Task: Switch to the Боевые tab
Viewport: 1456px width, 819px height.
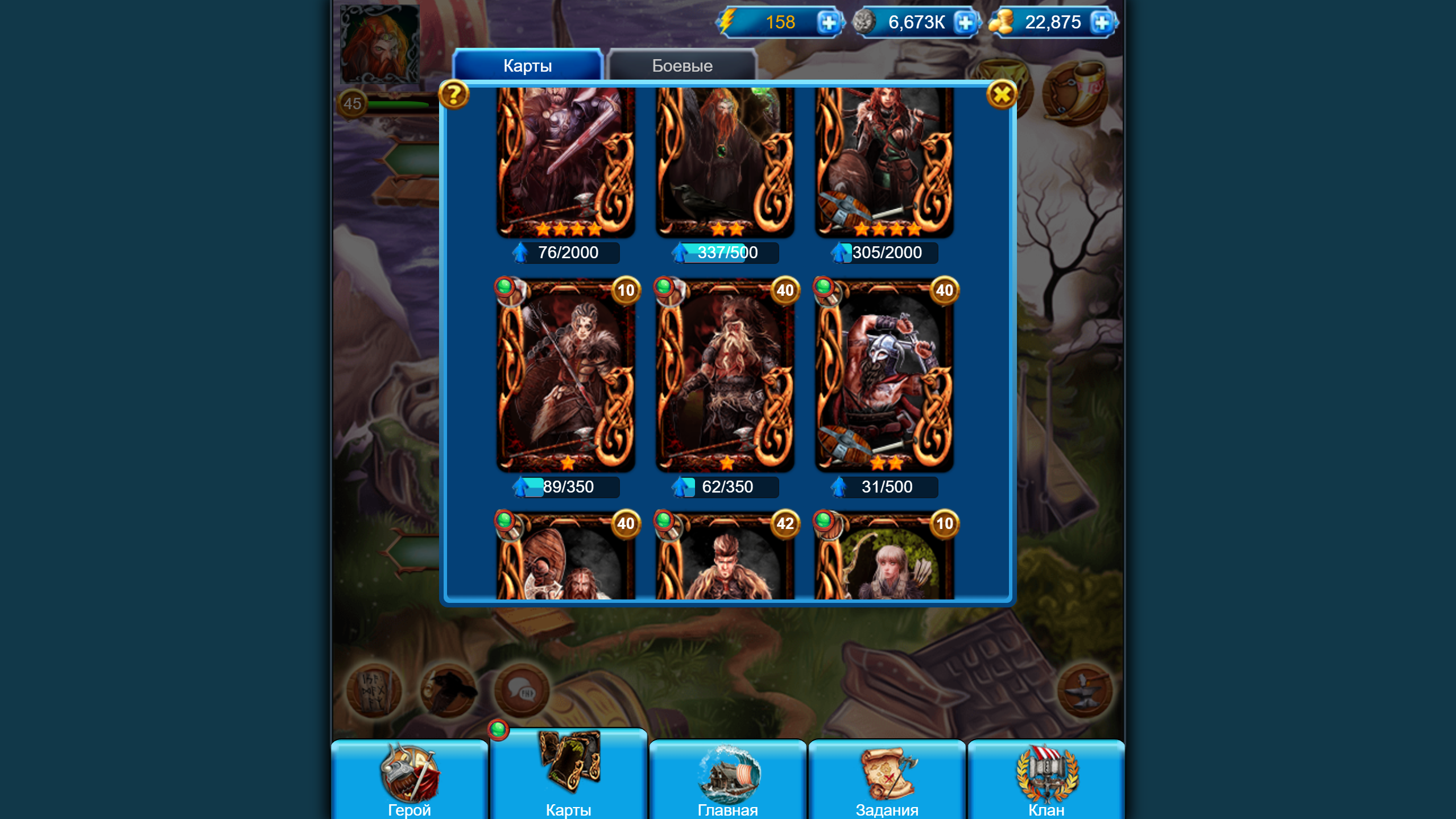Action: 681,65
